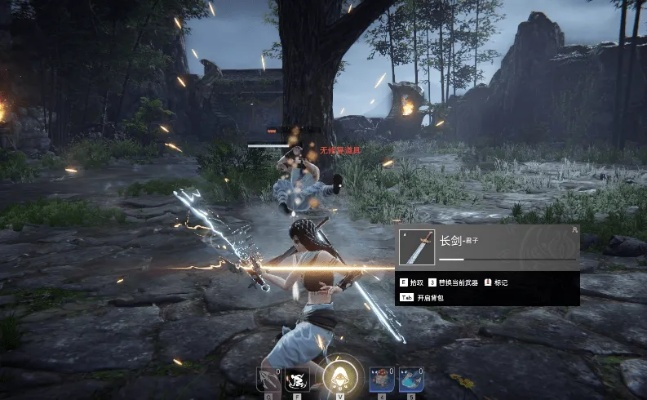Use the red-topped consumable item slot

point(382,379)
